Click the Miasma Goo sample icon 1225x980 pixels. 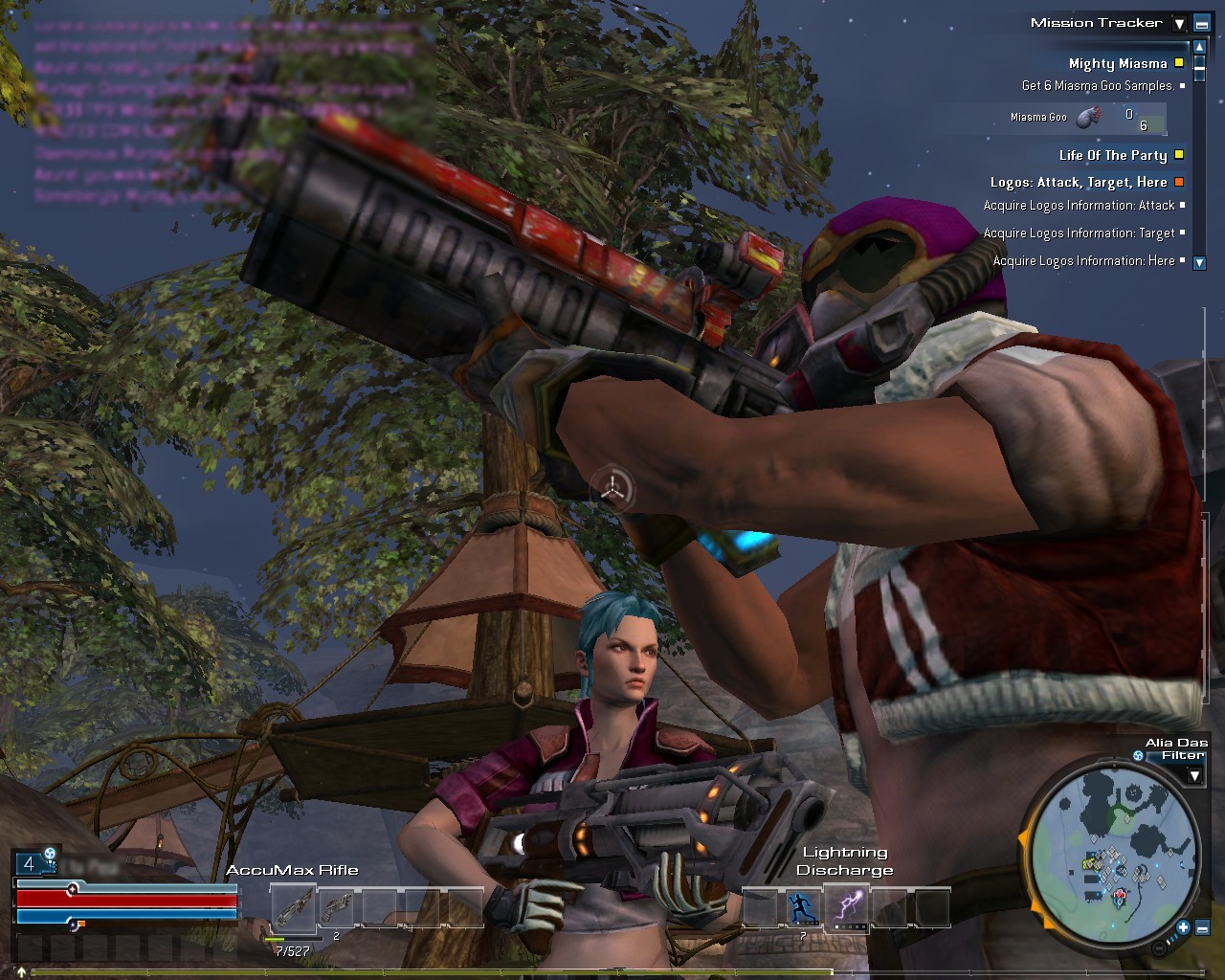click(1087, 118)
